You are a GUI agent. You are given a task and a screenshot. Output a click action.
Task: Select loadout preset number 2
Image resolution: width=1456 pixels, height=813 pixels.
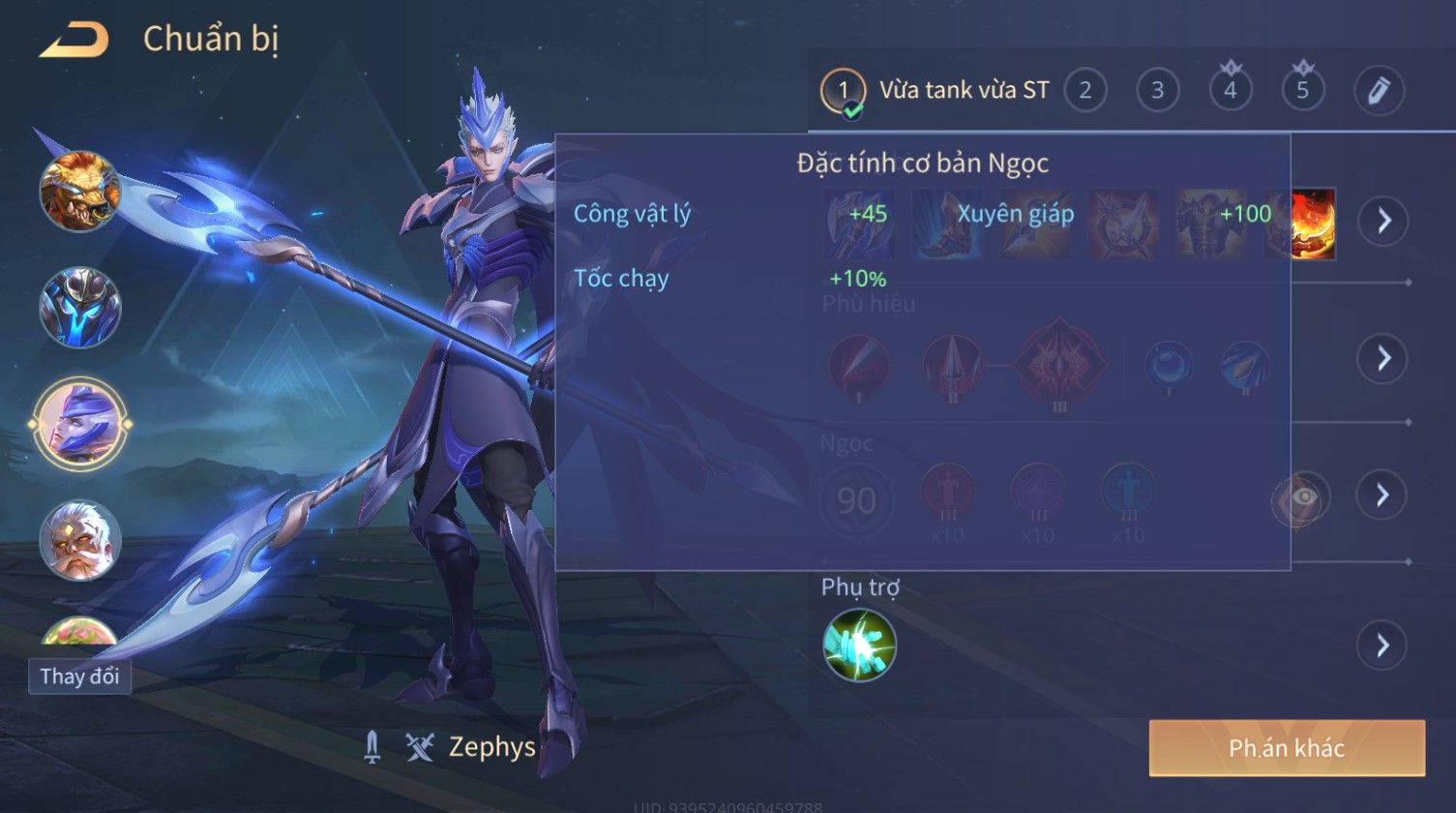tap(1085, 91)
